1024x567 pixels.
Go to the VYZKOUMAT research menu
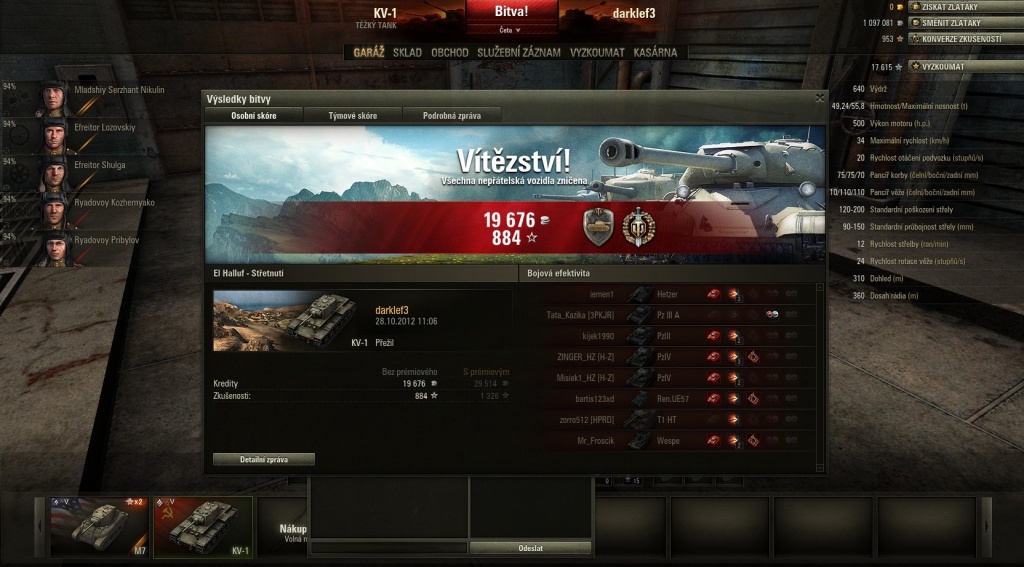[597, 52]
